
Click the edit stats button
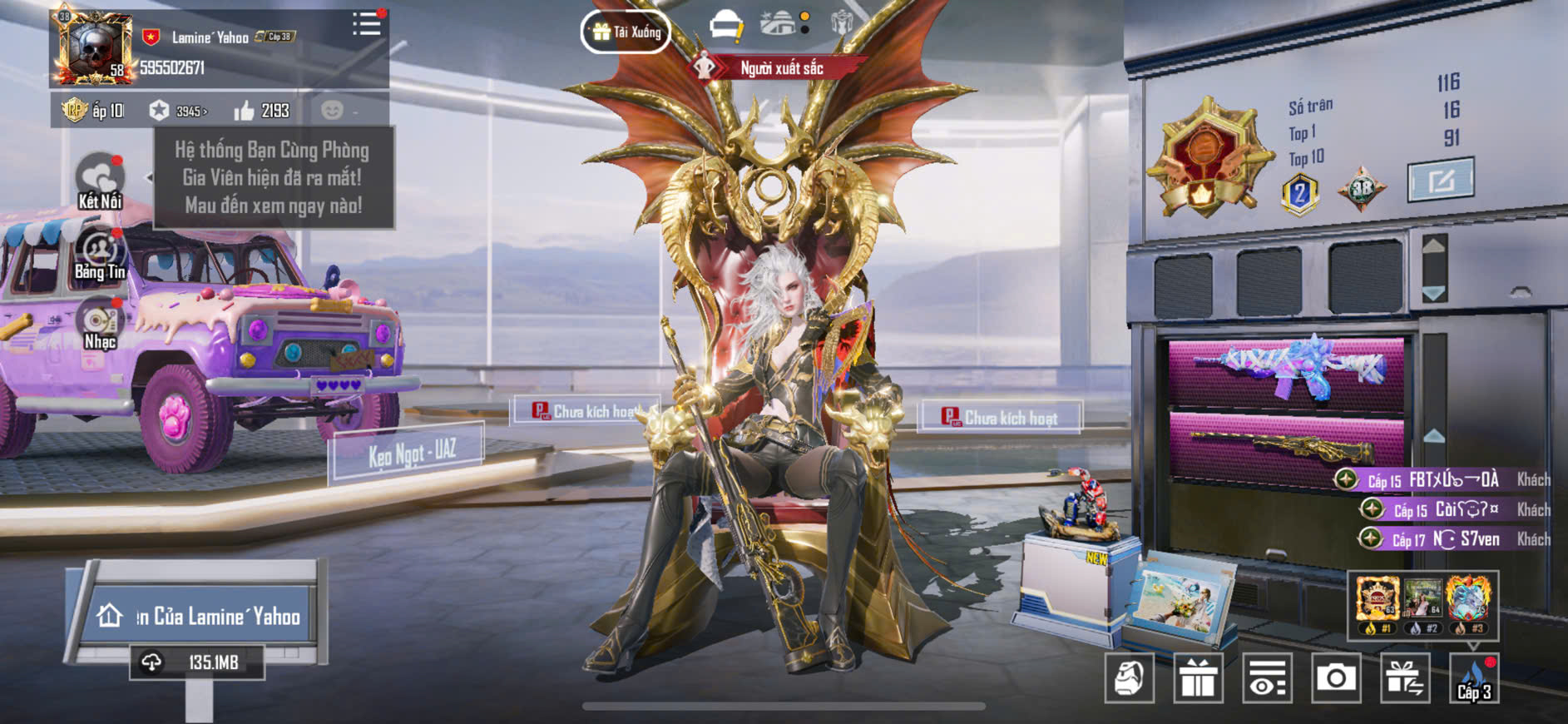1440,179
